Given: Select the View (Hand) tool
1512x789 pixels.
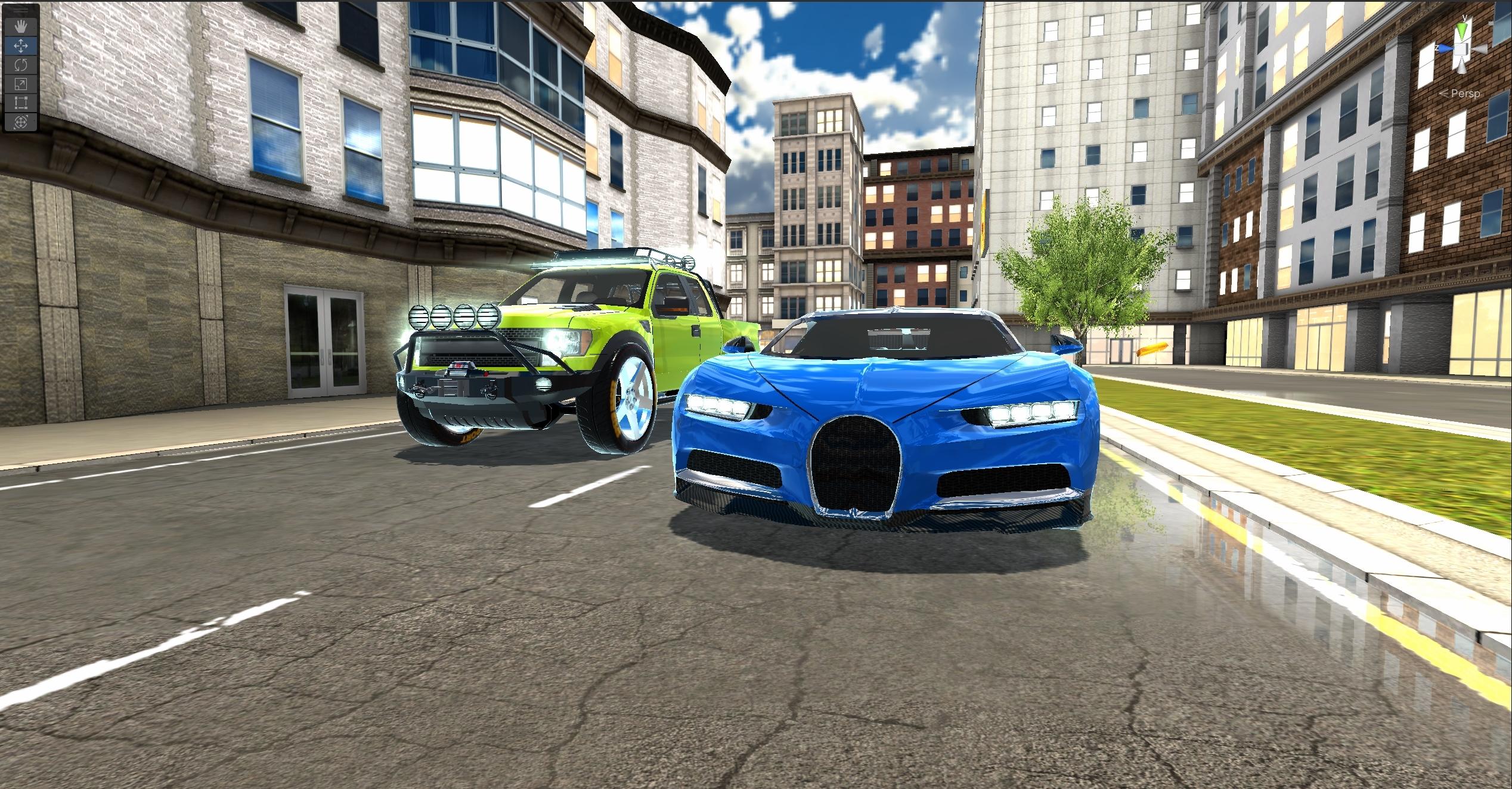Looking at the screenshot, I should pos(21,26).
